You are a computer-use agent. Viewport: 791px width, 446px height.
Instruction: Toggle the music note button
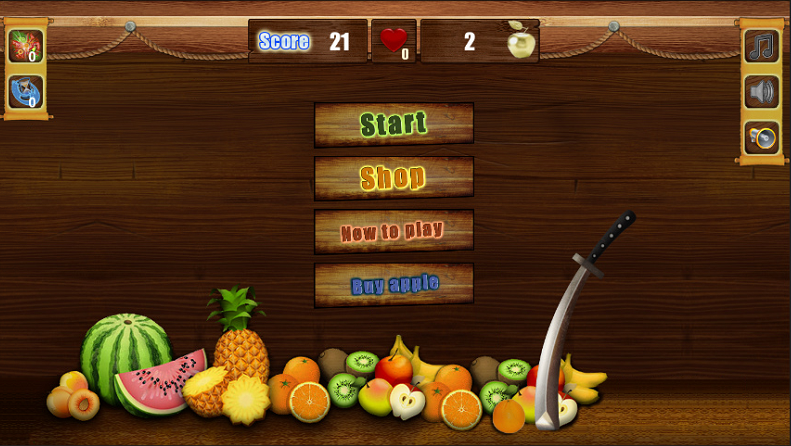(761, 46)
